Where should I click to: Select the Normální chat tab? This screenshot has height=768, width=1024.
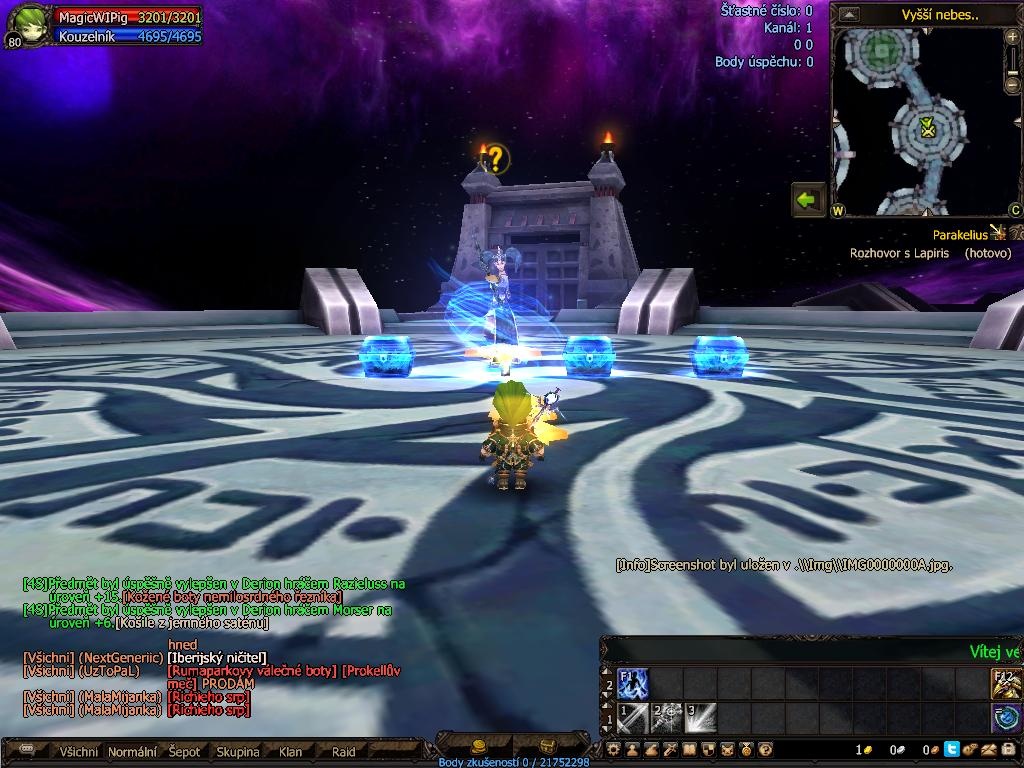132,752
